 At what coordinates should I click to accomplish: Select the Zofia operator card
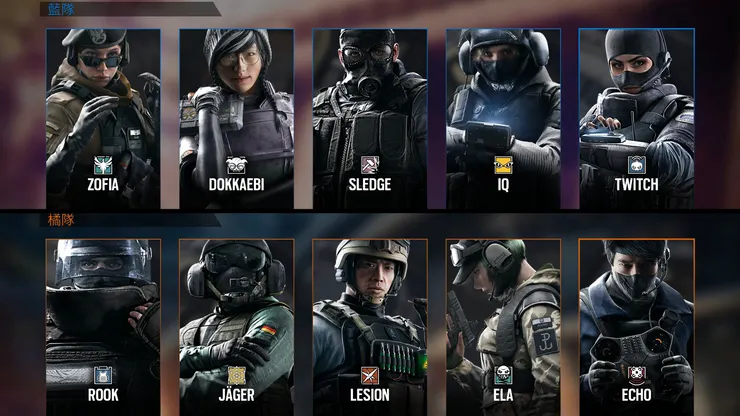103,118
